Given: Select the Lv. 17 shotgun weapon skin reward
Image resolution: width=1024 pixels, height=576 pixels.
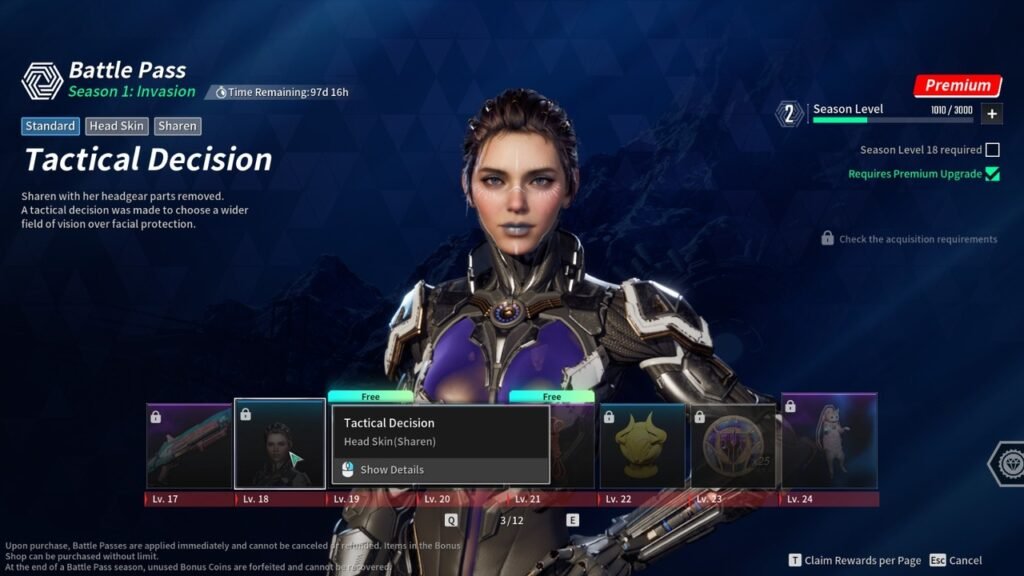Looking at the screenshot, I should pos(189,446).
